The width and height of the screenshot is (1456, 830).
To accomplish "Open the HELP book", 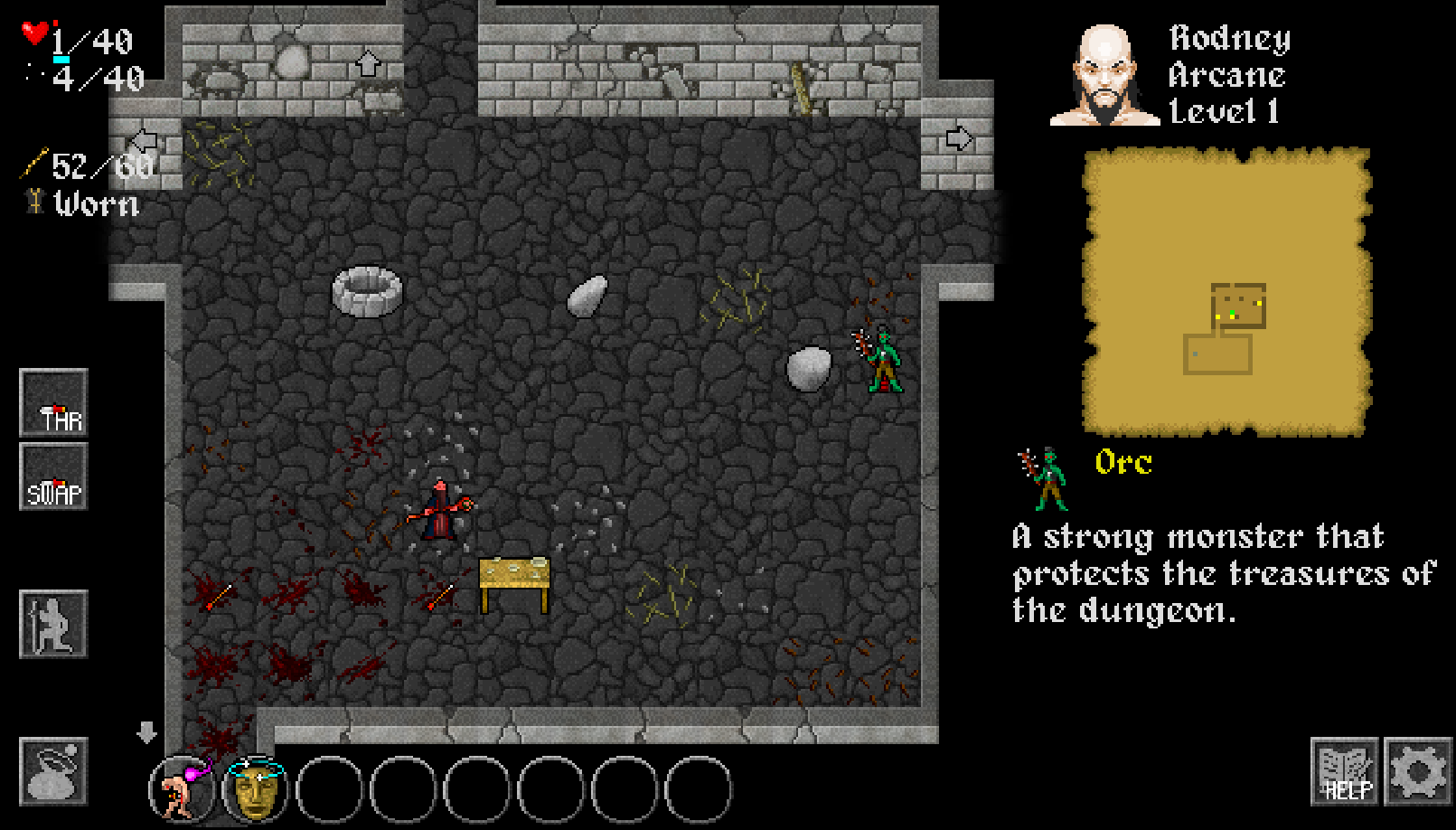I will 1345,771.
